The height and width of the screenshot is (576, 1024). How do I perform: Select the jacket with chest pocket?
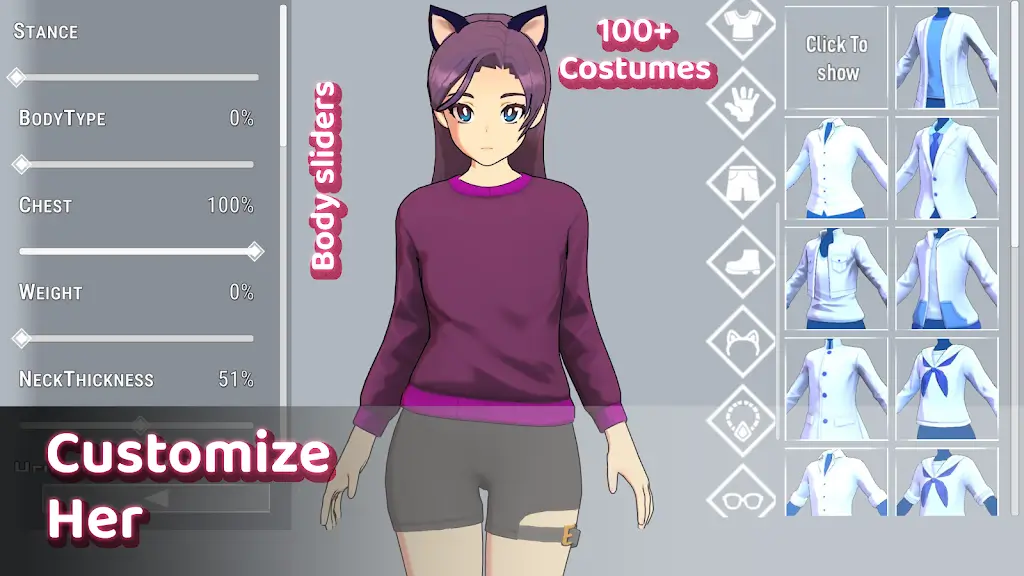pyautogui.click(x=837, y=278)
